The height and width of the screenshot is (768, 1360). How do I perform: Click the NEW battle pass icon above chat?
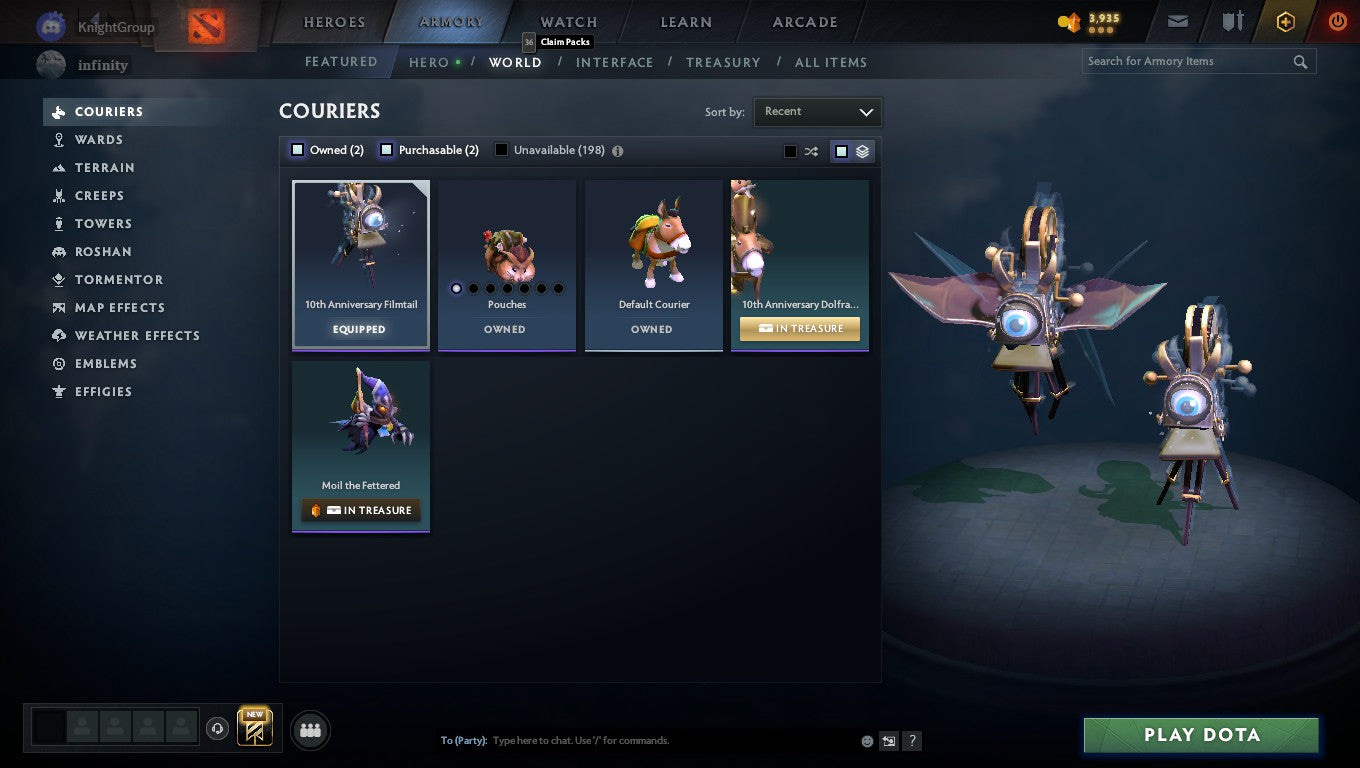pyautogui.click(x=254, y=727)
